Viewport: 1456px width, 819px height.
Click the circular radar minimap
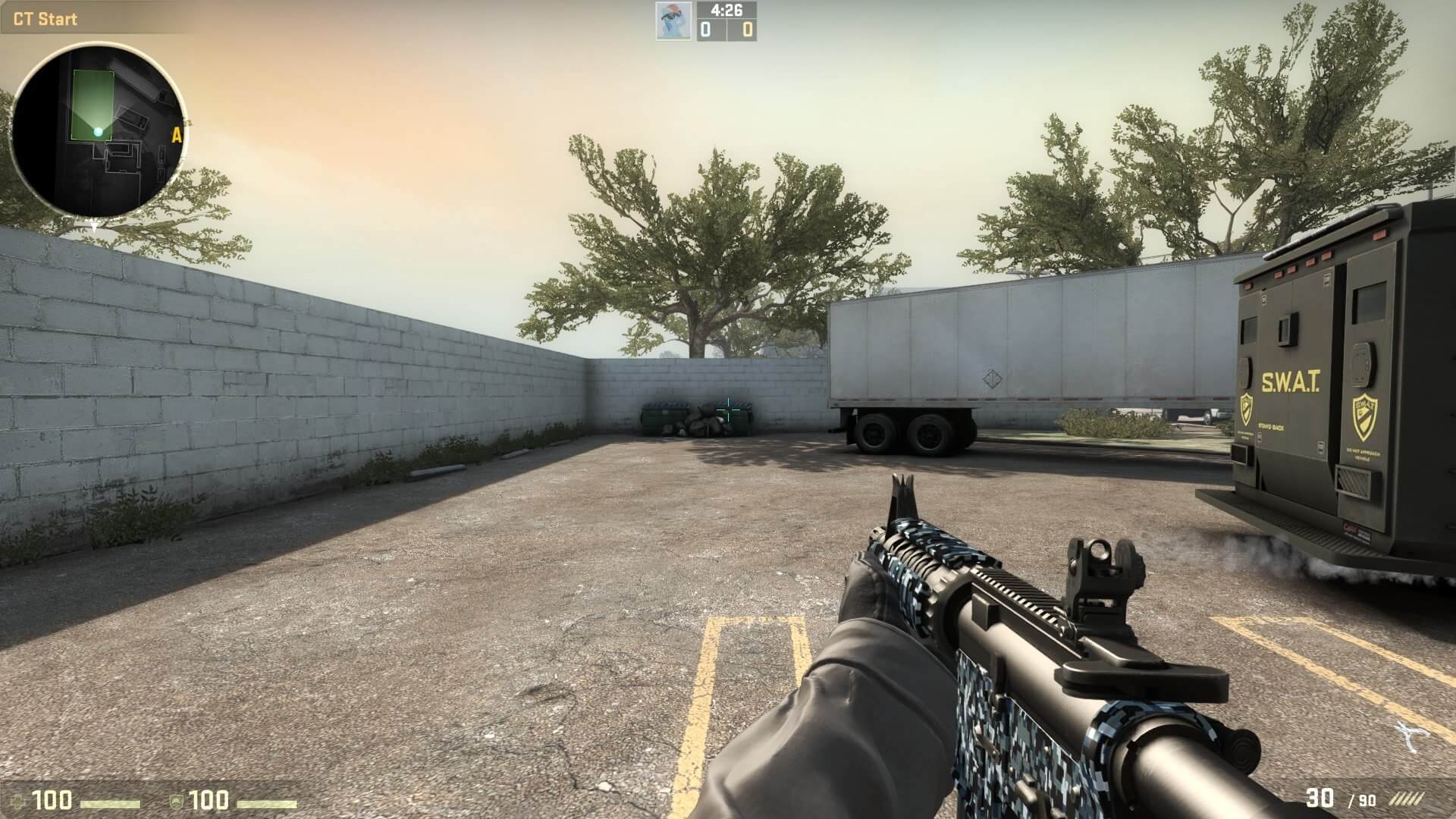tap(99, 130)
